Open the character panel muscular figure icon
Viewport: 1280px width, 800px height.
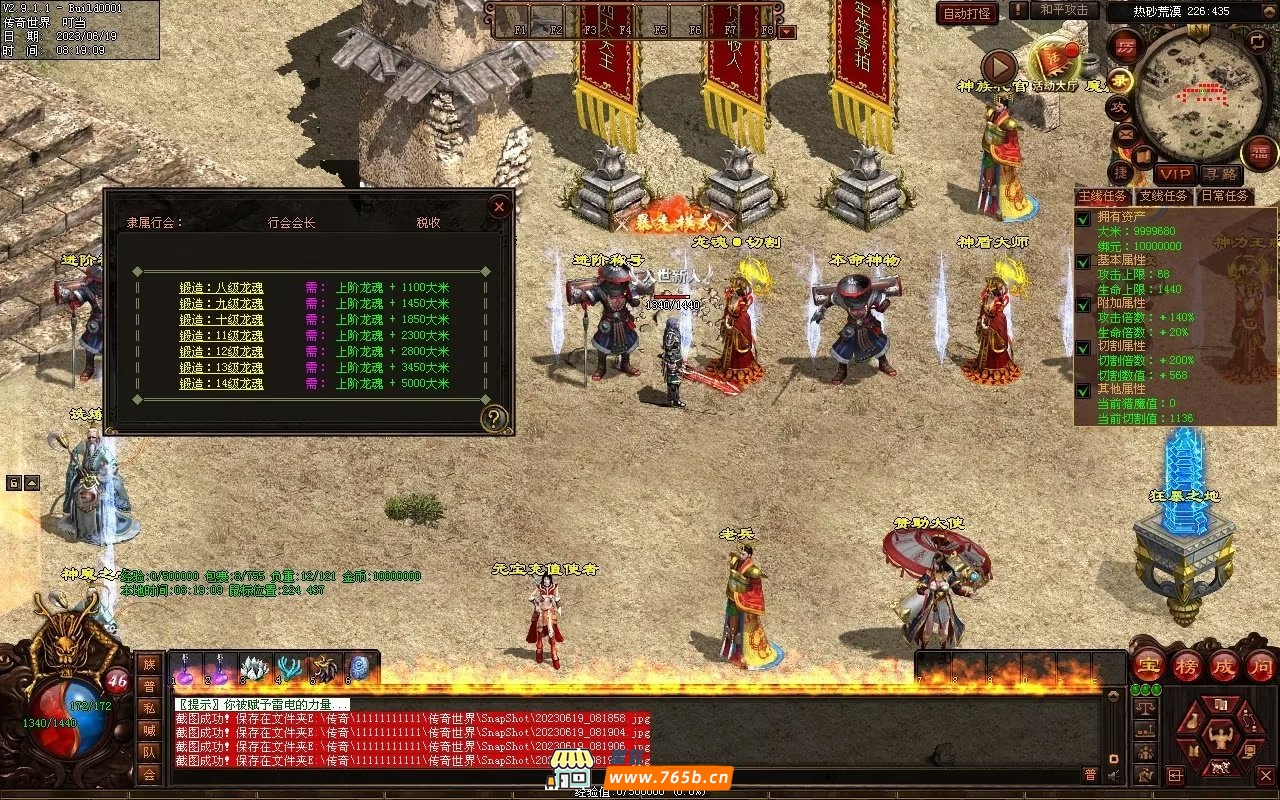[x=1219, y=737]
